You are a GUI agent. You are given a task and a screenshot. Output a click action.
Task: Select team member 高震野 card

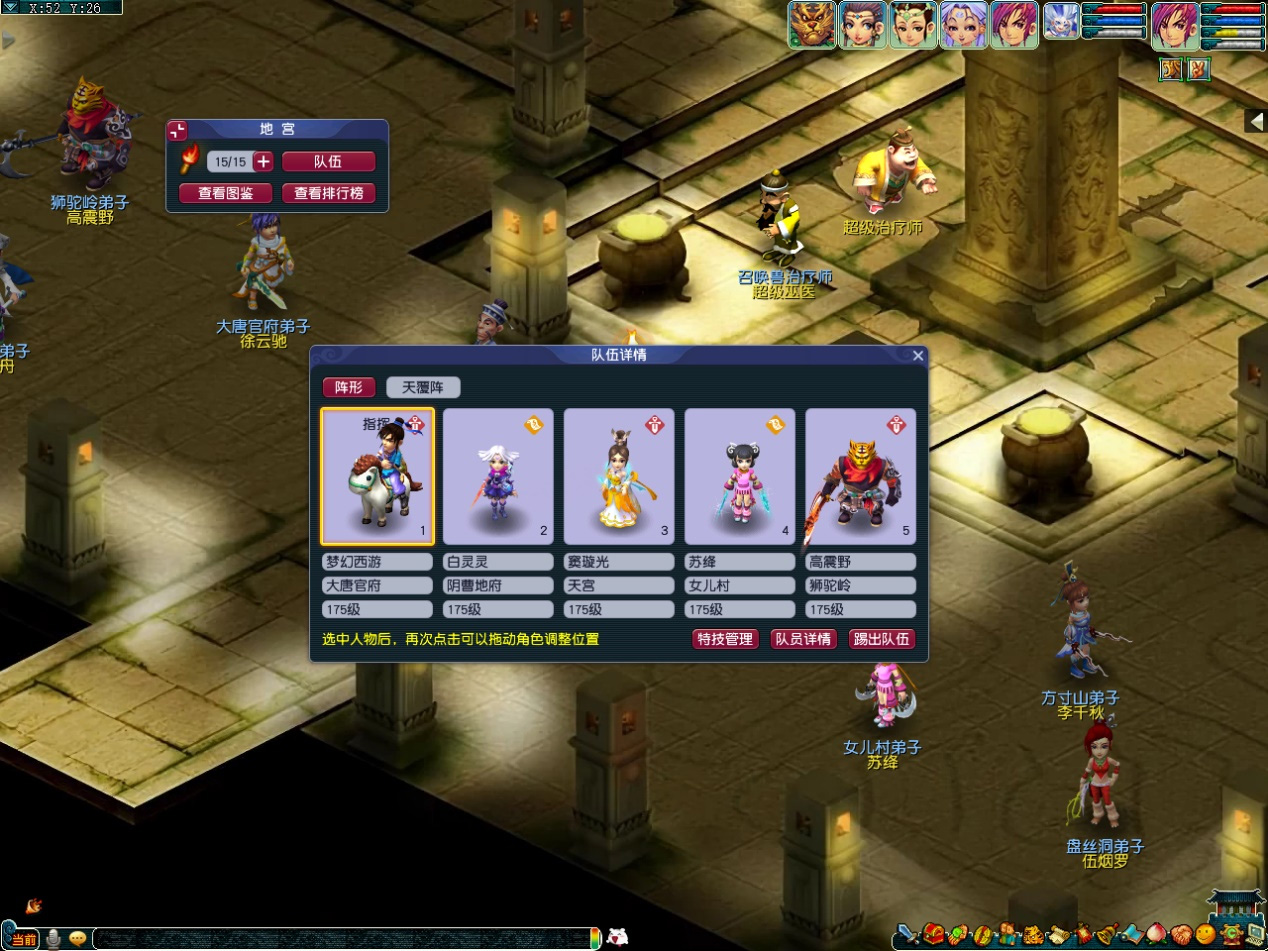tap(860, 476)
